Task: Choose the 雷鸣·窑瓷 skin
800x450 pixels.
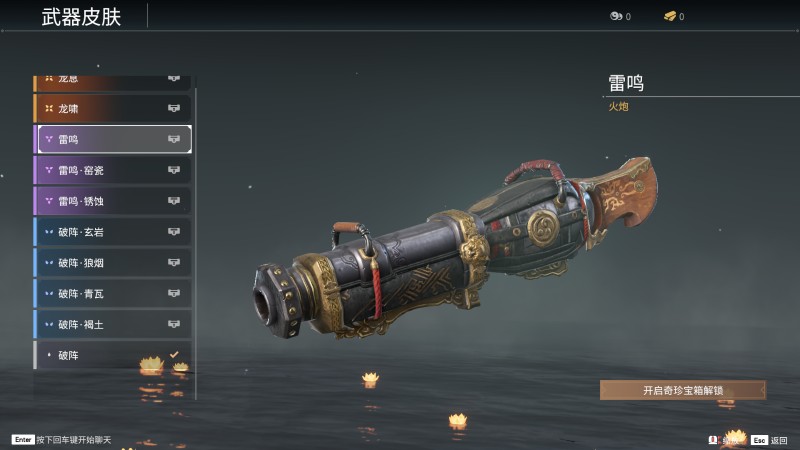Action: [112, 170]
